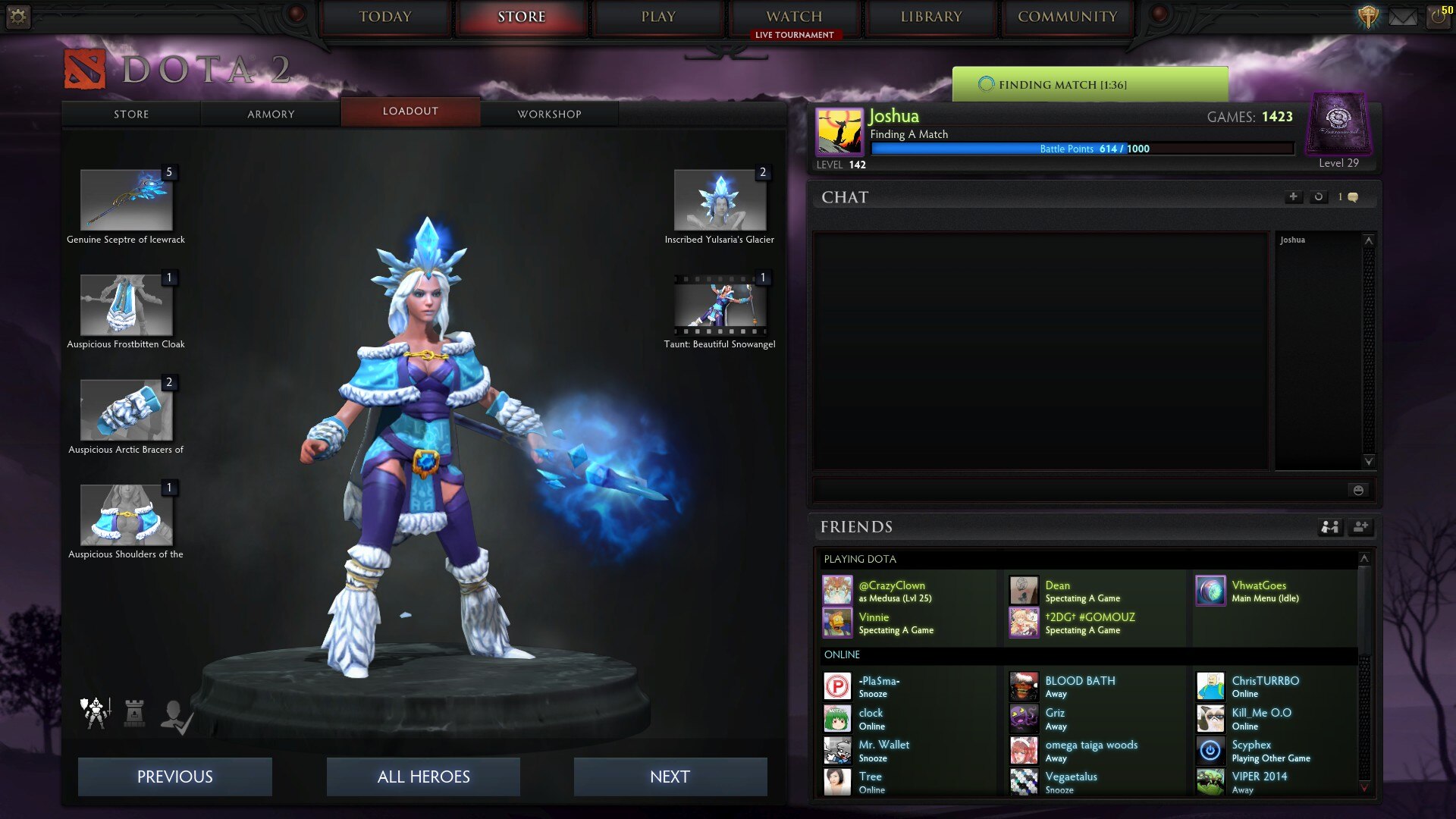
Task: Open the WORKSHOP tab
Action: coord(549,114)
